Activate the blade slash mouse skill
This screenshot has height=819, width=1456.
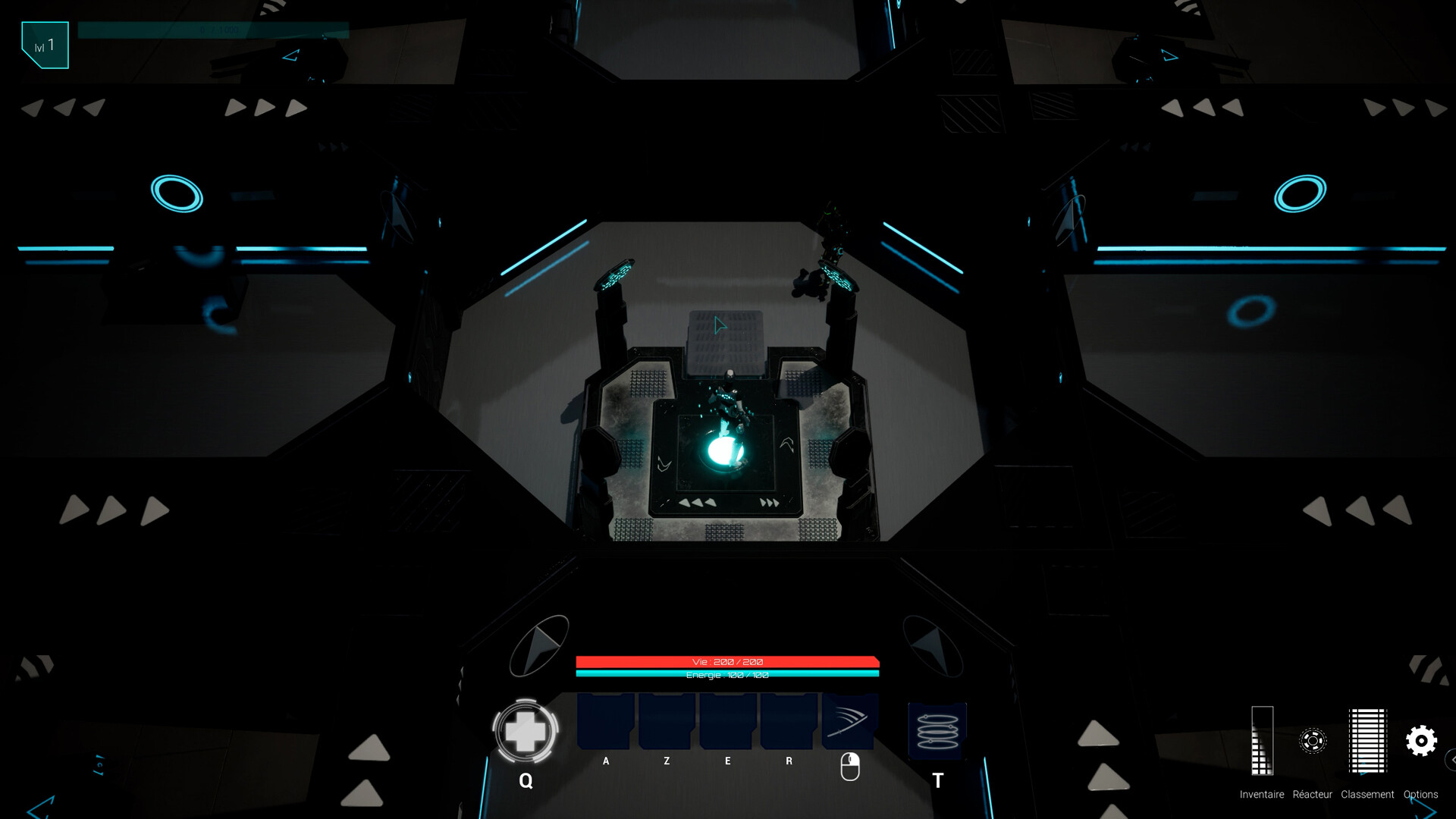tap(850, 720)
